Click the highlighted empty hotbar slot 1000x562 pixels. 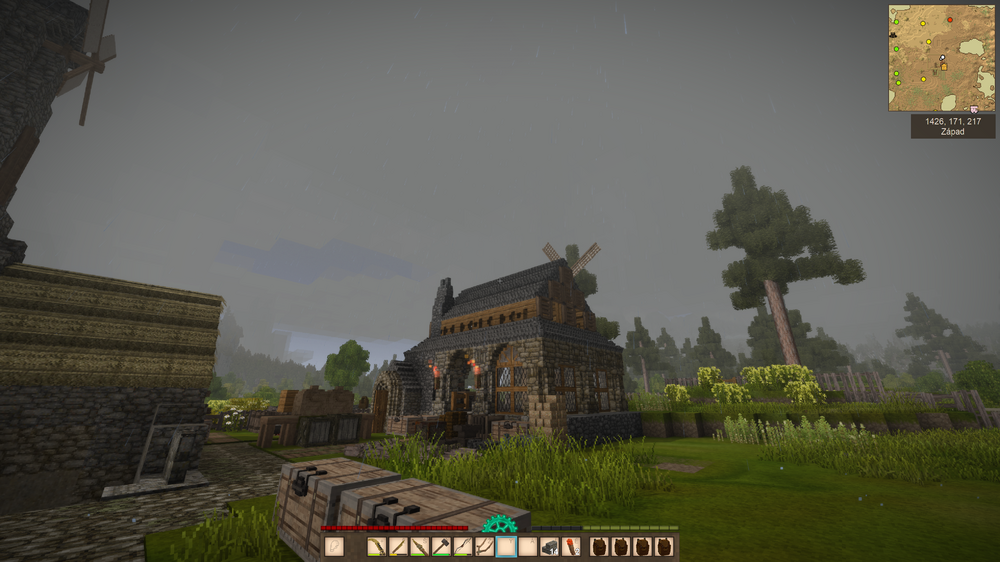click(505, 547)
